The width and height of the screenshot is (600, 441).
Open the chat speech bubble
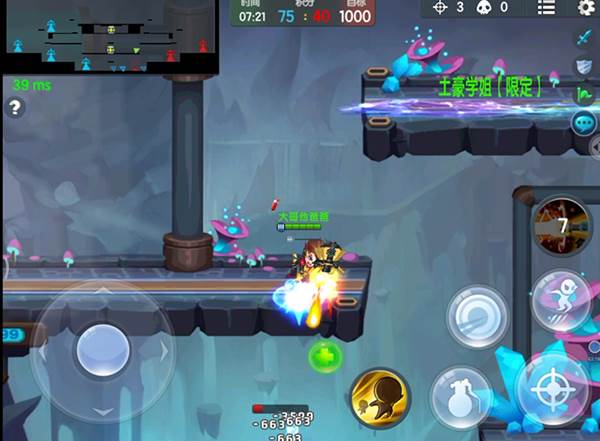point(584,123)
